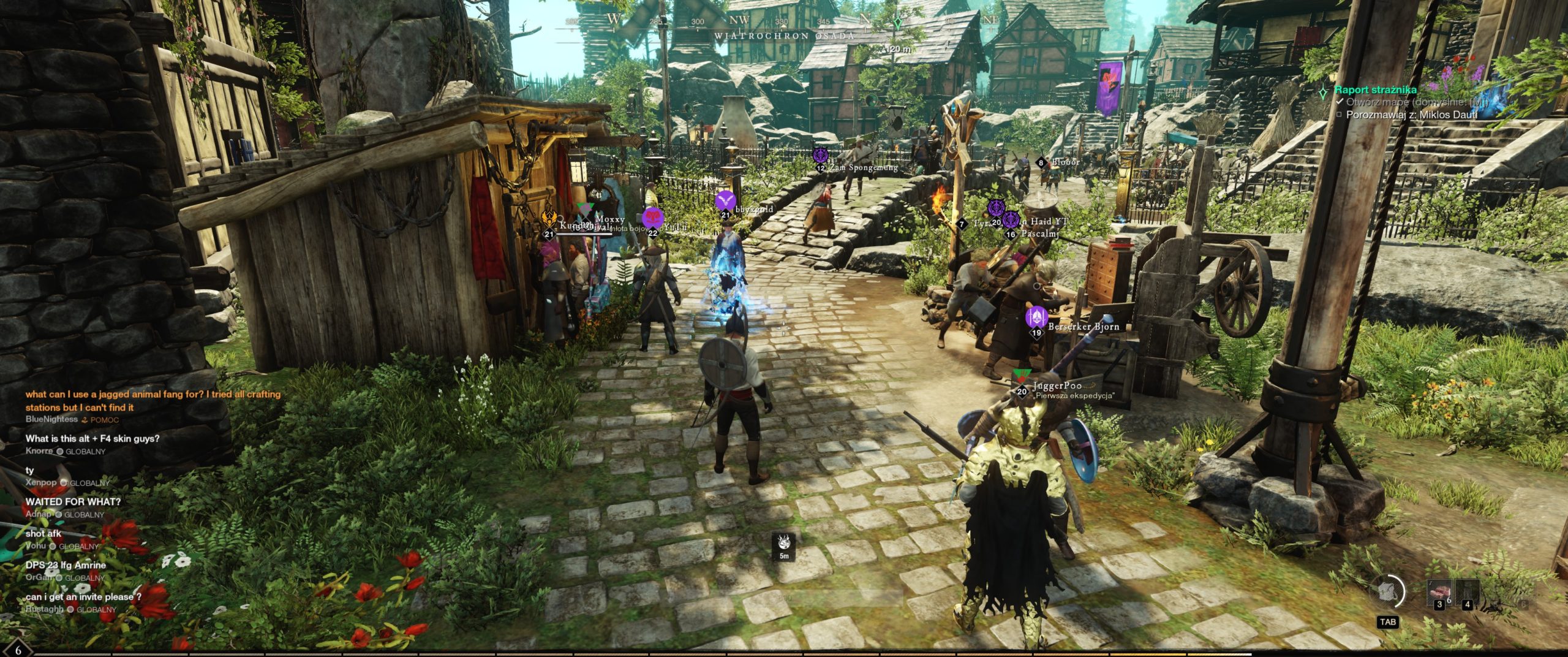Click the consumable thumbnail in hotbar slot 3
Image resolution: width=1568 pixels, height=657 pixels.
[x=1441, y=591]
